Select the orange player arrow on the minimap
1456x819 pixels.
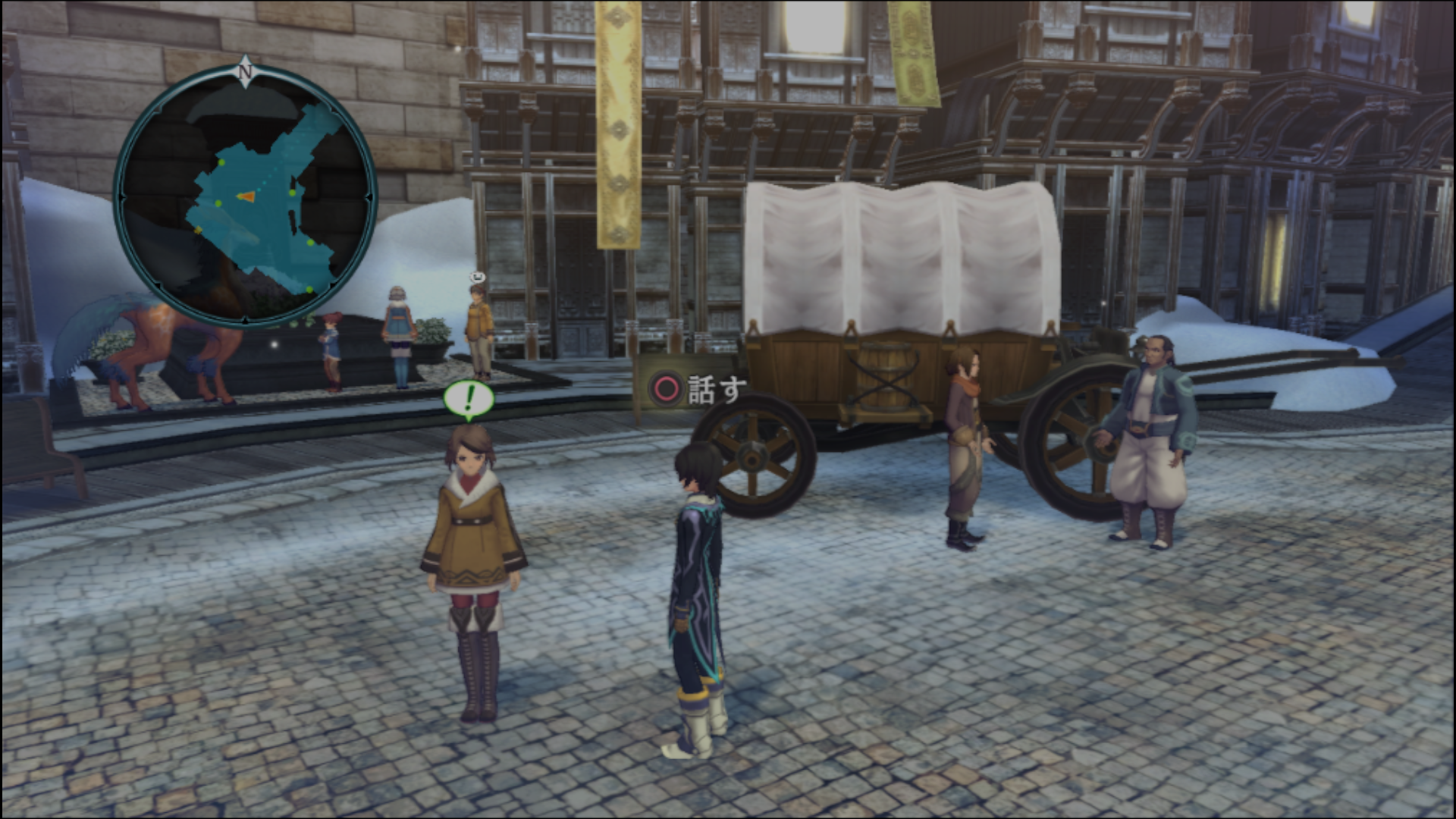245,197
